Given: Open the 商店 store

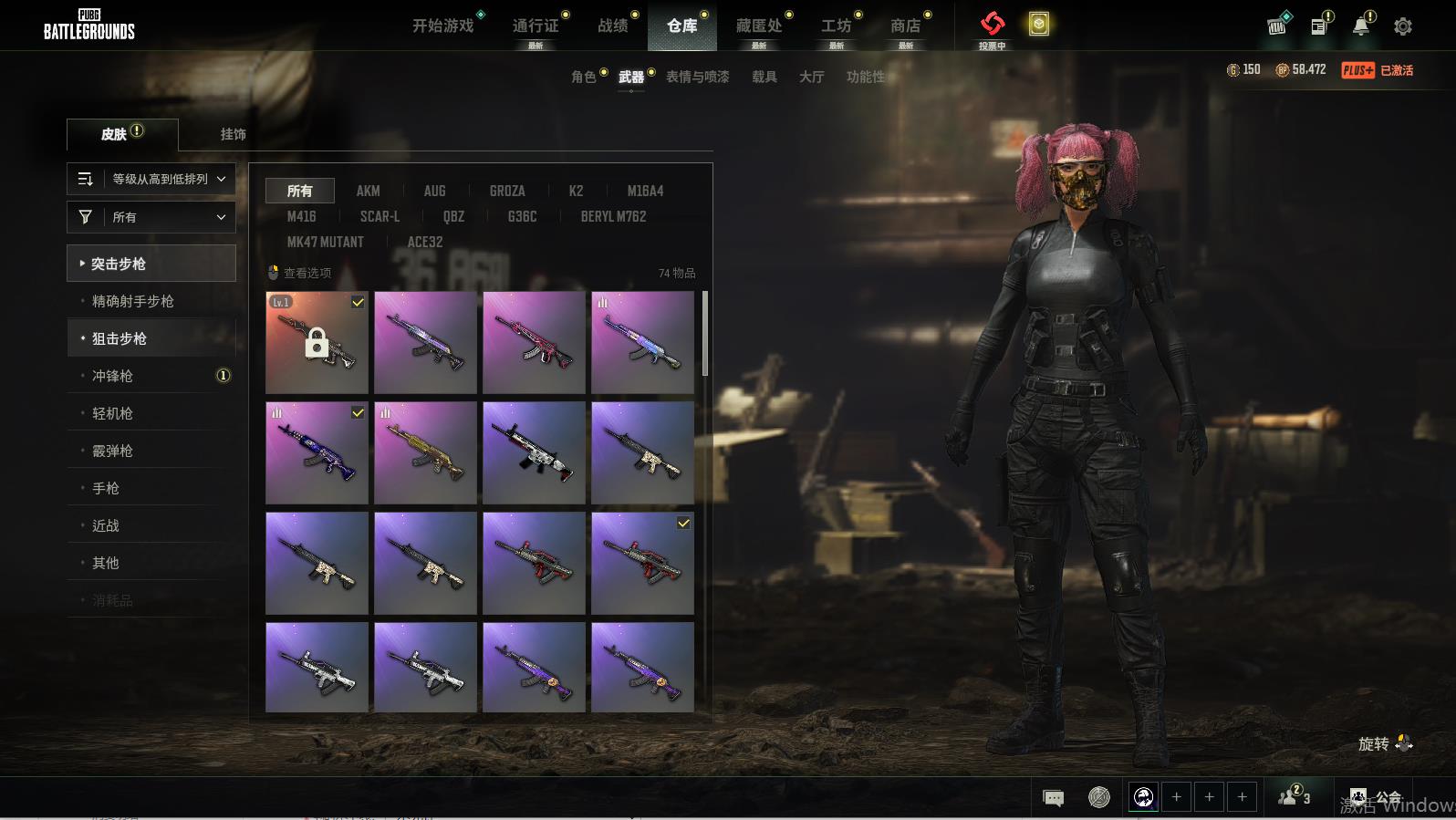Looking at the screenshot, I should [x=905, y=26].
